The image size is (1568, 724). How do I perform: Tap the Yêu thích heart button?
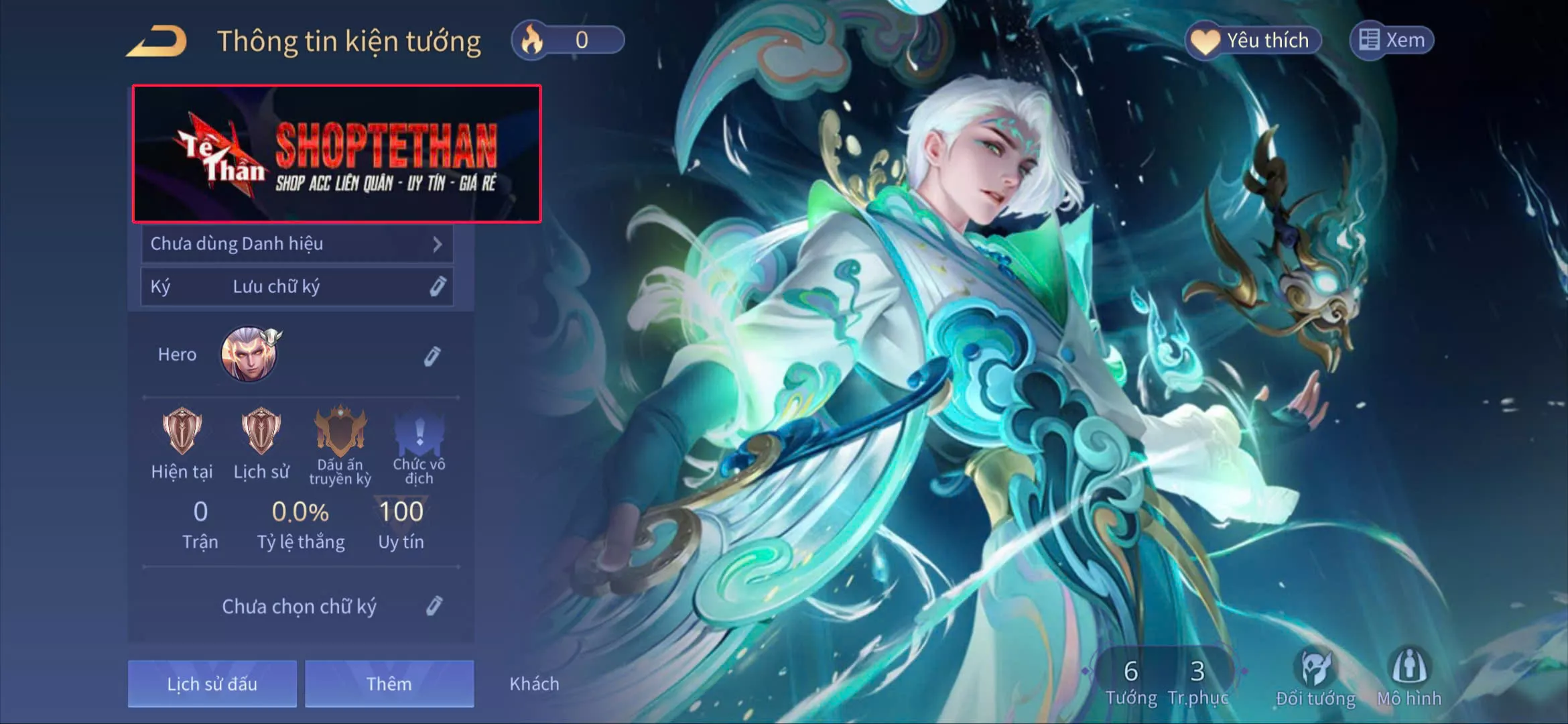coord(1253,40)
